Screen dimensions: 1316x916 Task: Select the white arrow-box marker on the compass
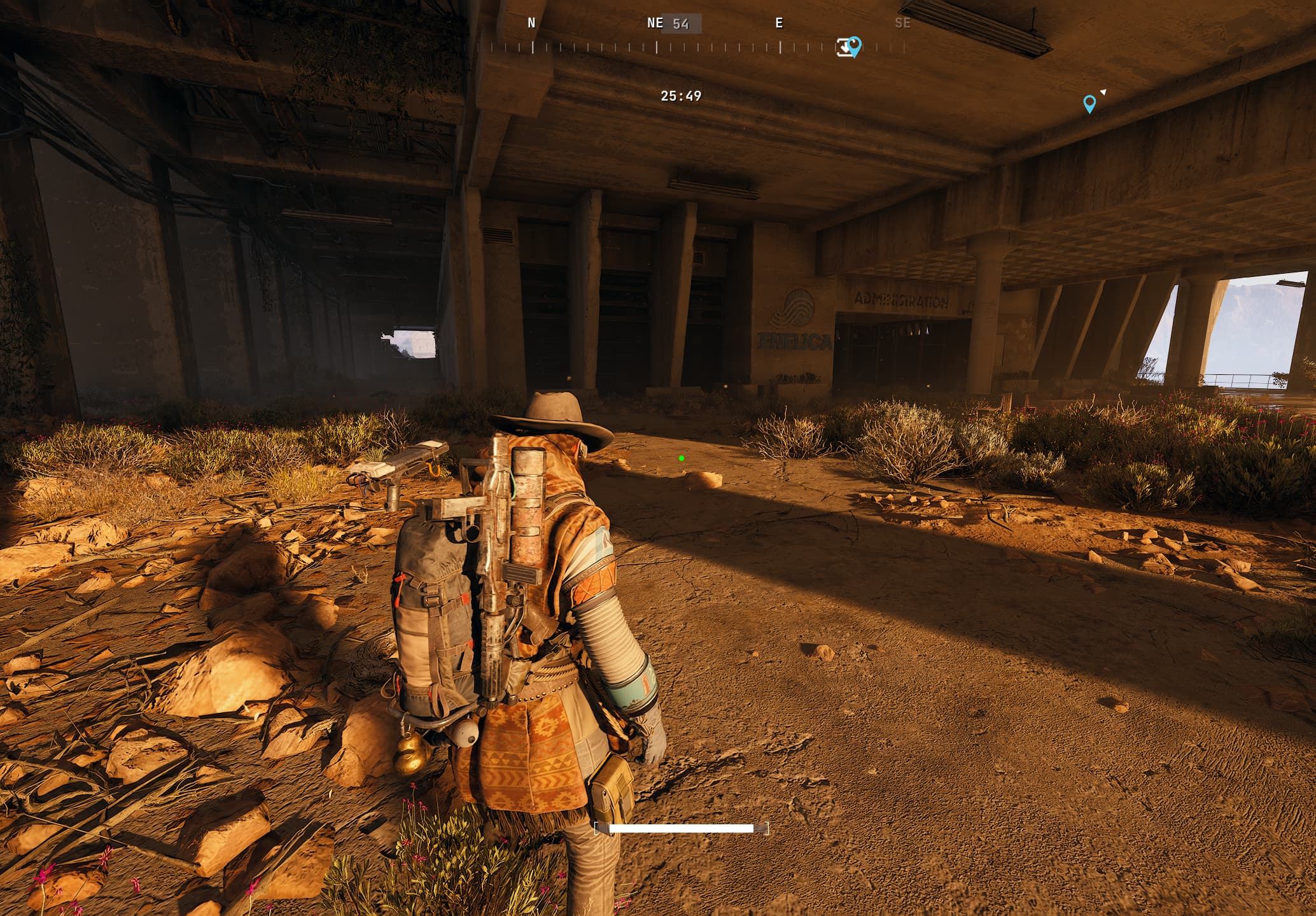click(x=843, y=48)
